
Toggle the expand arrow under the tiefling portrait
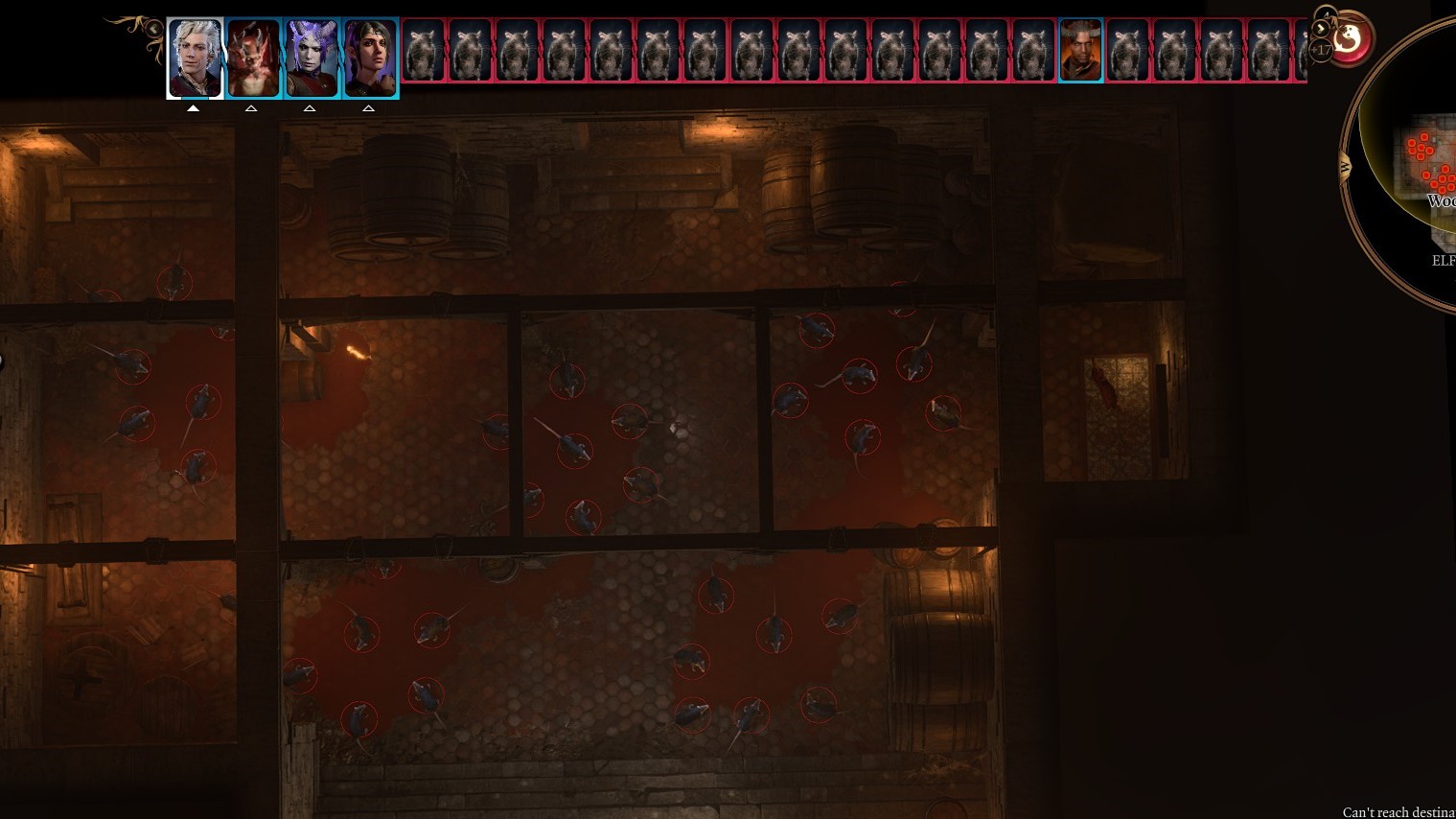tap(310, 108)
